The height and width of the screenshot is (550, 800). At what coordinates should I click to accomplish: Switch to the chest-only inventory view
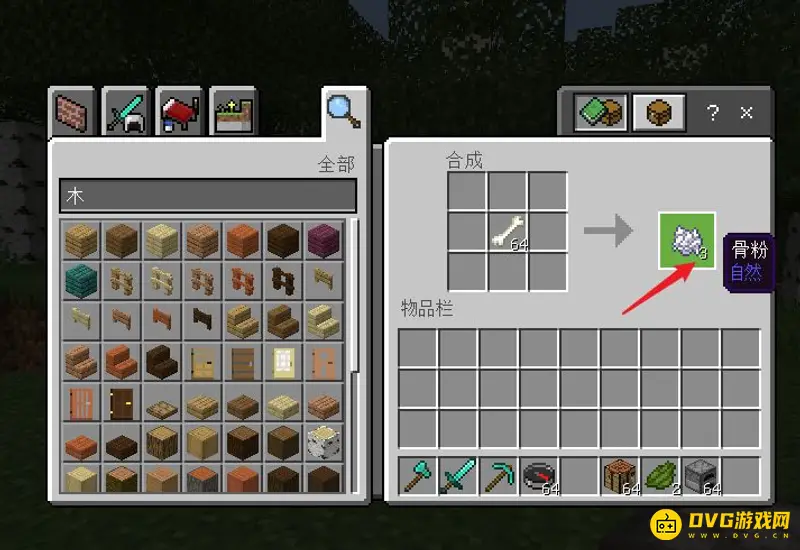(x=659, y=112)
